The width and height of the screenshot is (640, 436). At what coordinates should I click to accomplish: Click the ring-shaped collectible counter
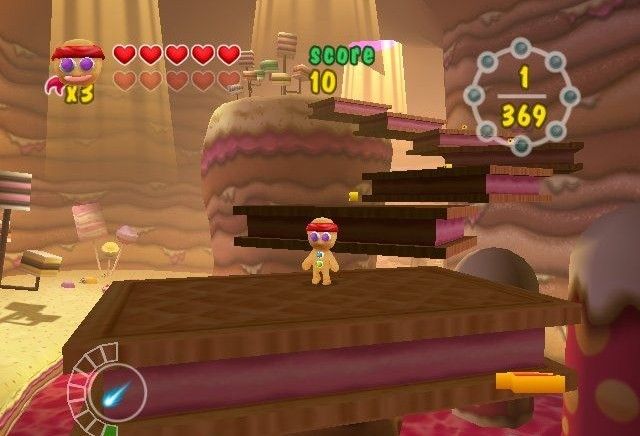click(523, 94)
